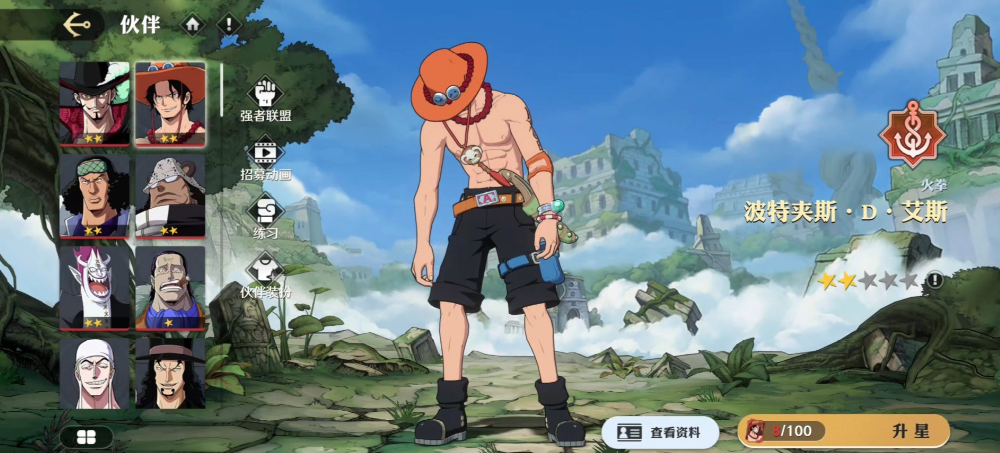1000x453 pixels.
Task: Select Mihawk's portrait in the partner list
Action: pos(94,103)
